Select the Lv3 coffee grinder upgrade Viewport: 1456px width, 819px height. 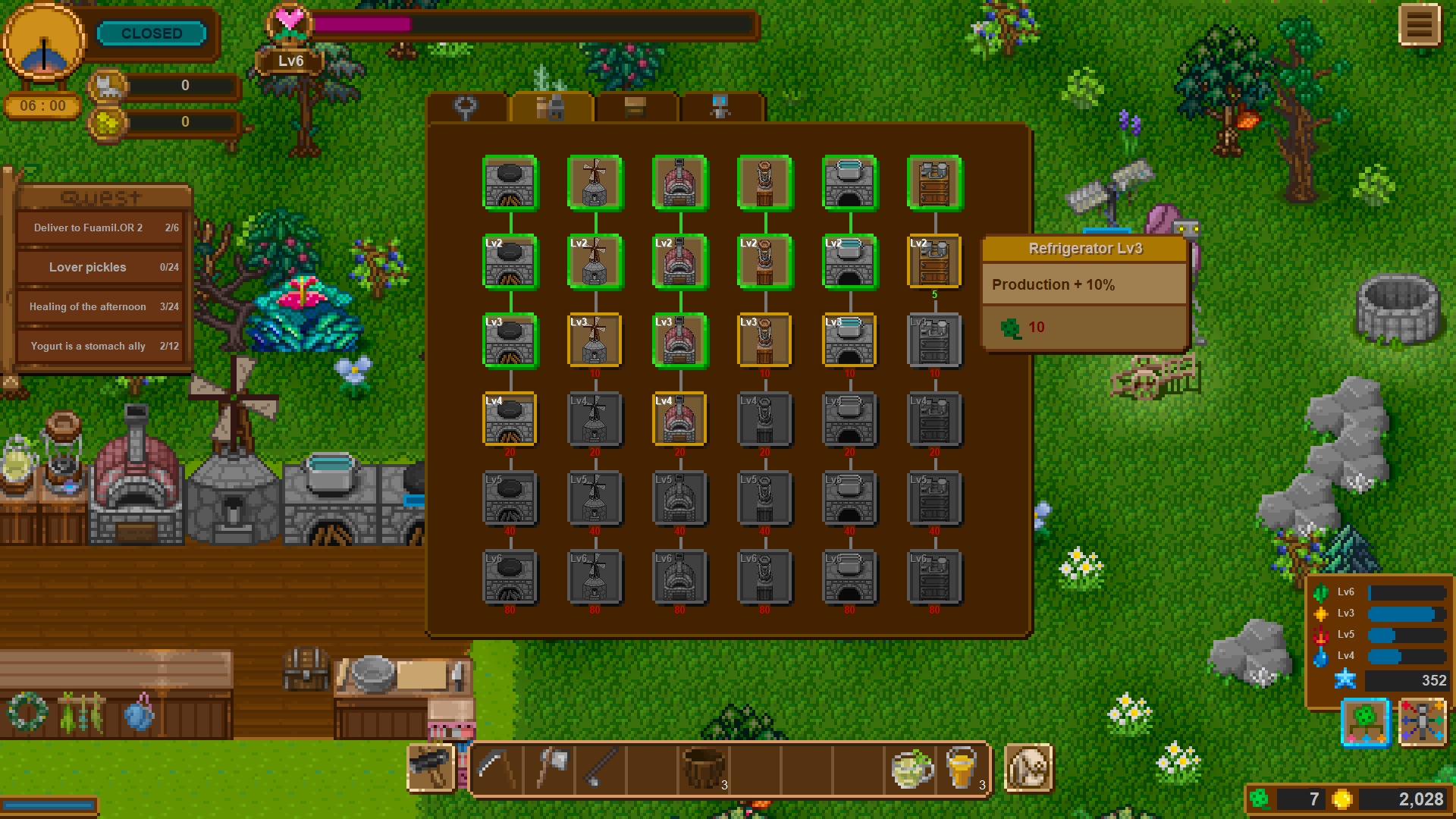[x=764, y=340]
